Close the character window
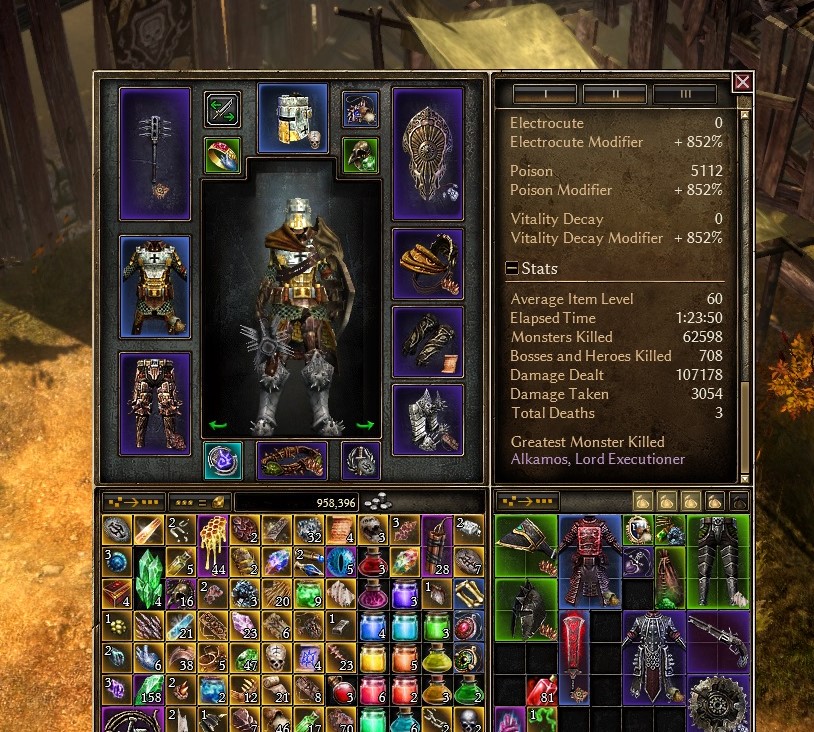The height and width of the screenshot is (732, 814). pos(742,82)
